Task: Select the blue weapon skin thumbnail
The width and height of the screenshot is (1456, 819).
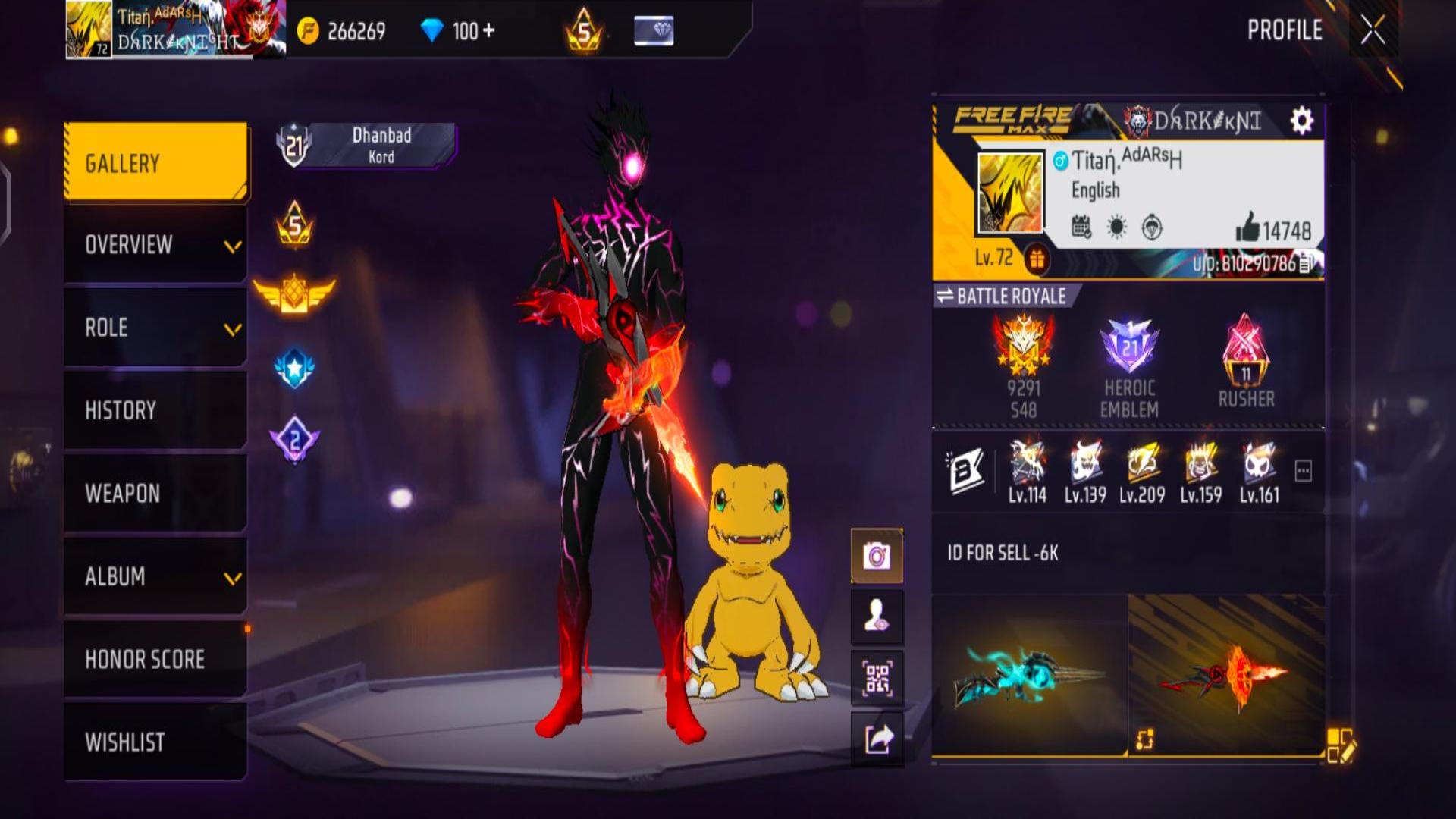Action: (1029, 675)
